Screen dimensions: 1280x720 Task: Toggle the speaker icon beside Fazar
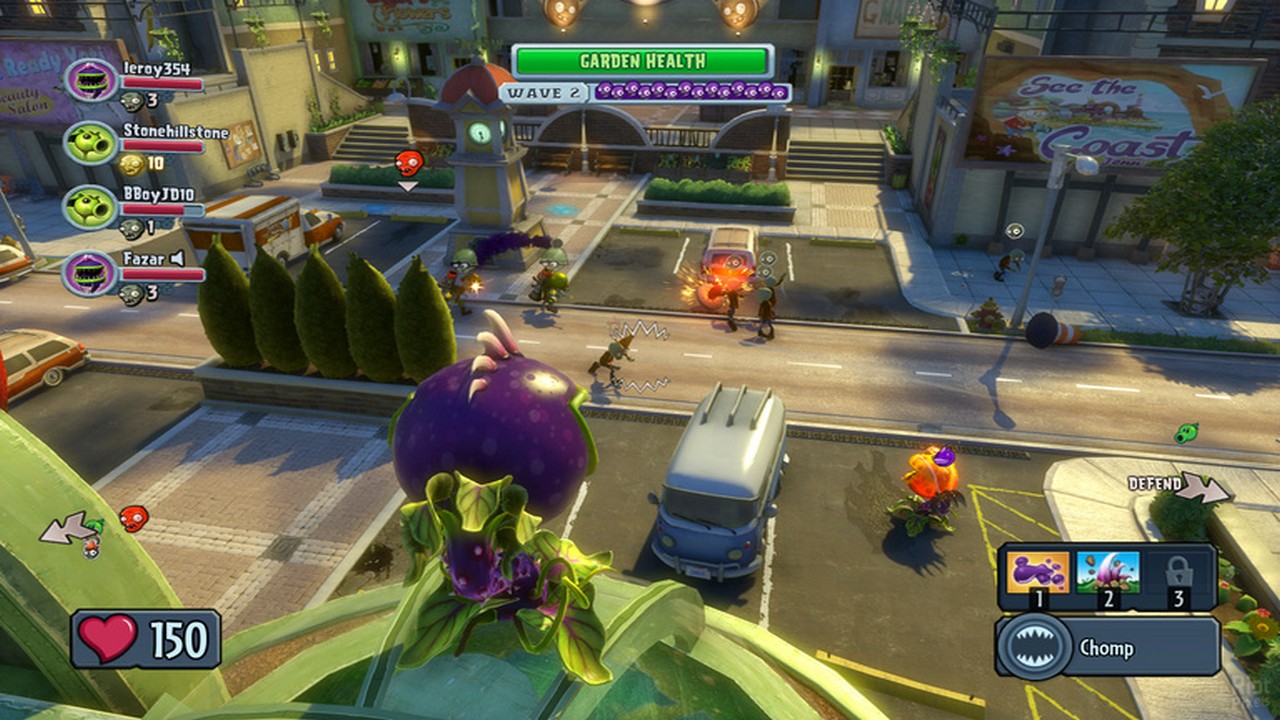(178, 258)
